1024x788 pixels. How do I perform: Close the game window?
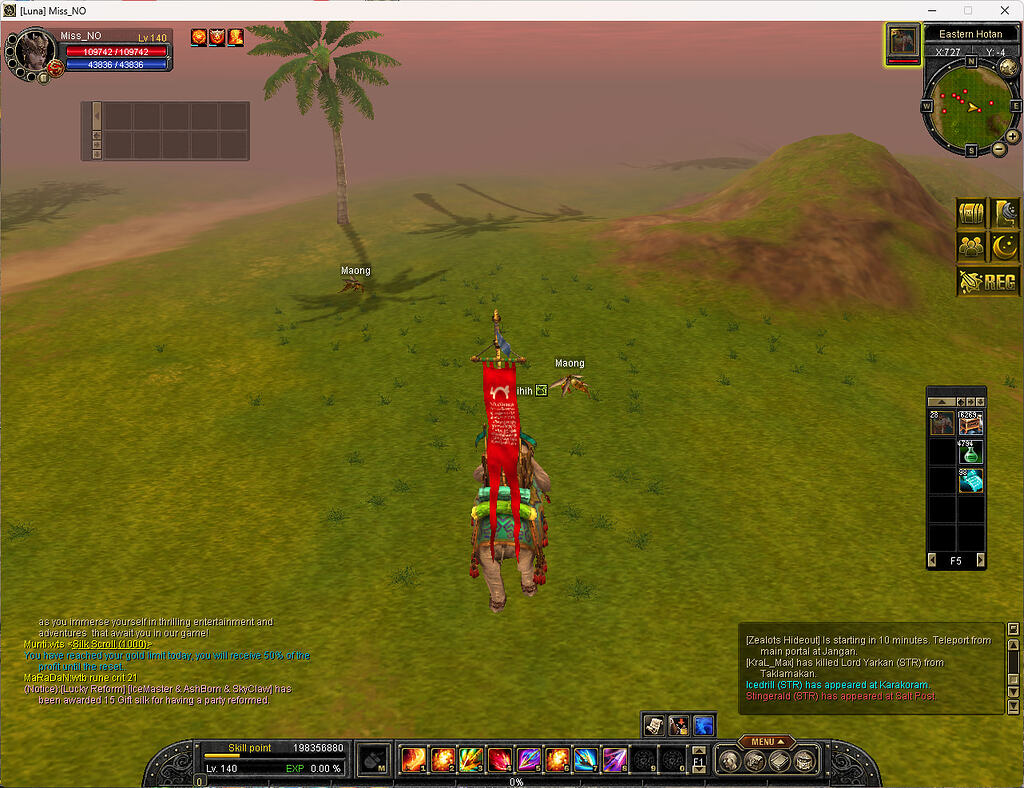[1005, 10]
